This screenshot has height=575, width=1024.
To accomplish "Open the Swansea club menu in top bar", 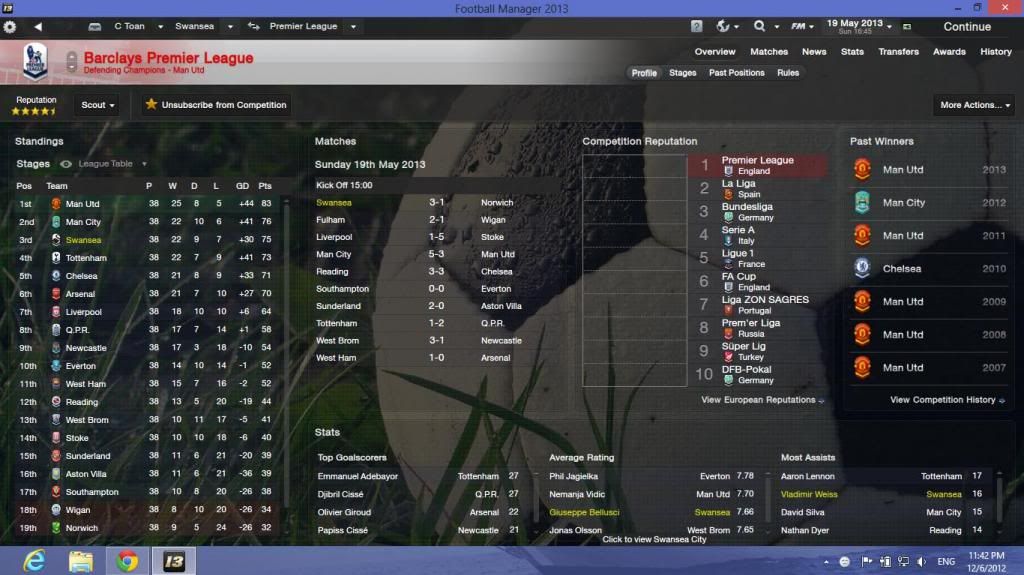I will tap(204, 26).
